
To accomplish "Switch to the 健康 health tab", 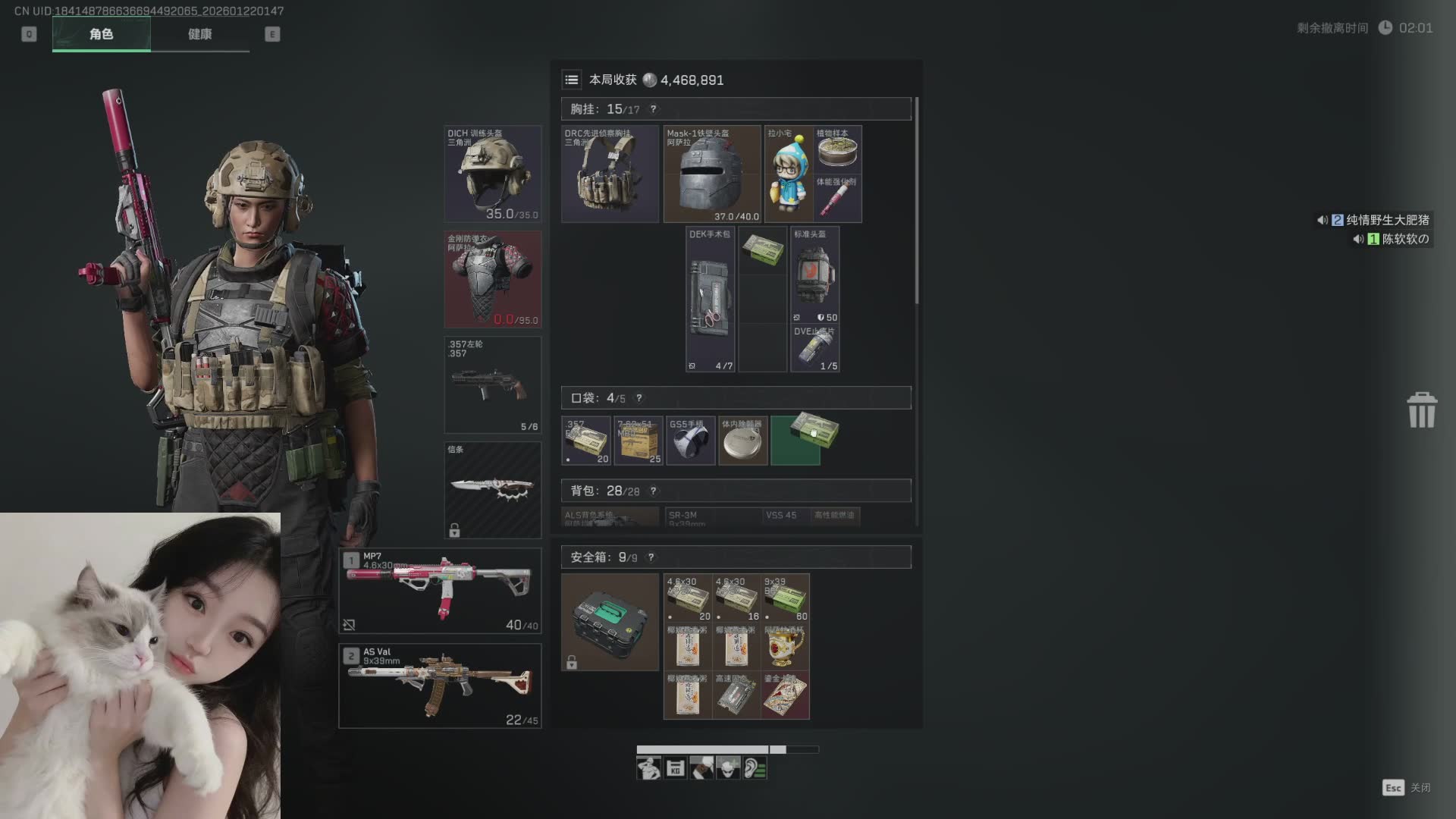I will (x=199, y=34).
